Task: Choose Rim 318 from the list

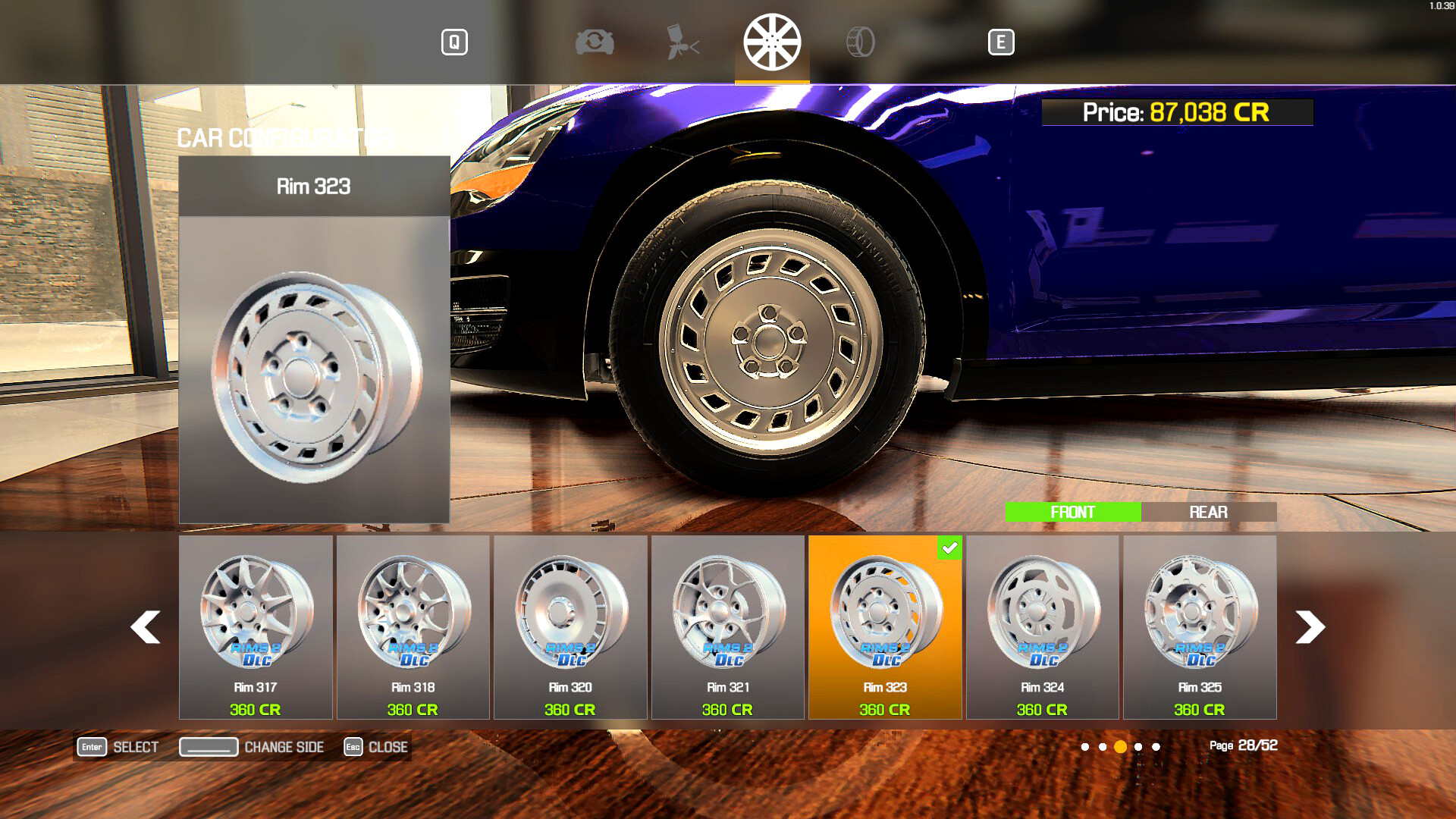Action: point(413,626)
